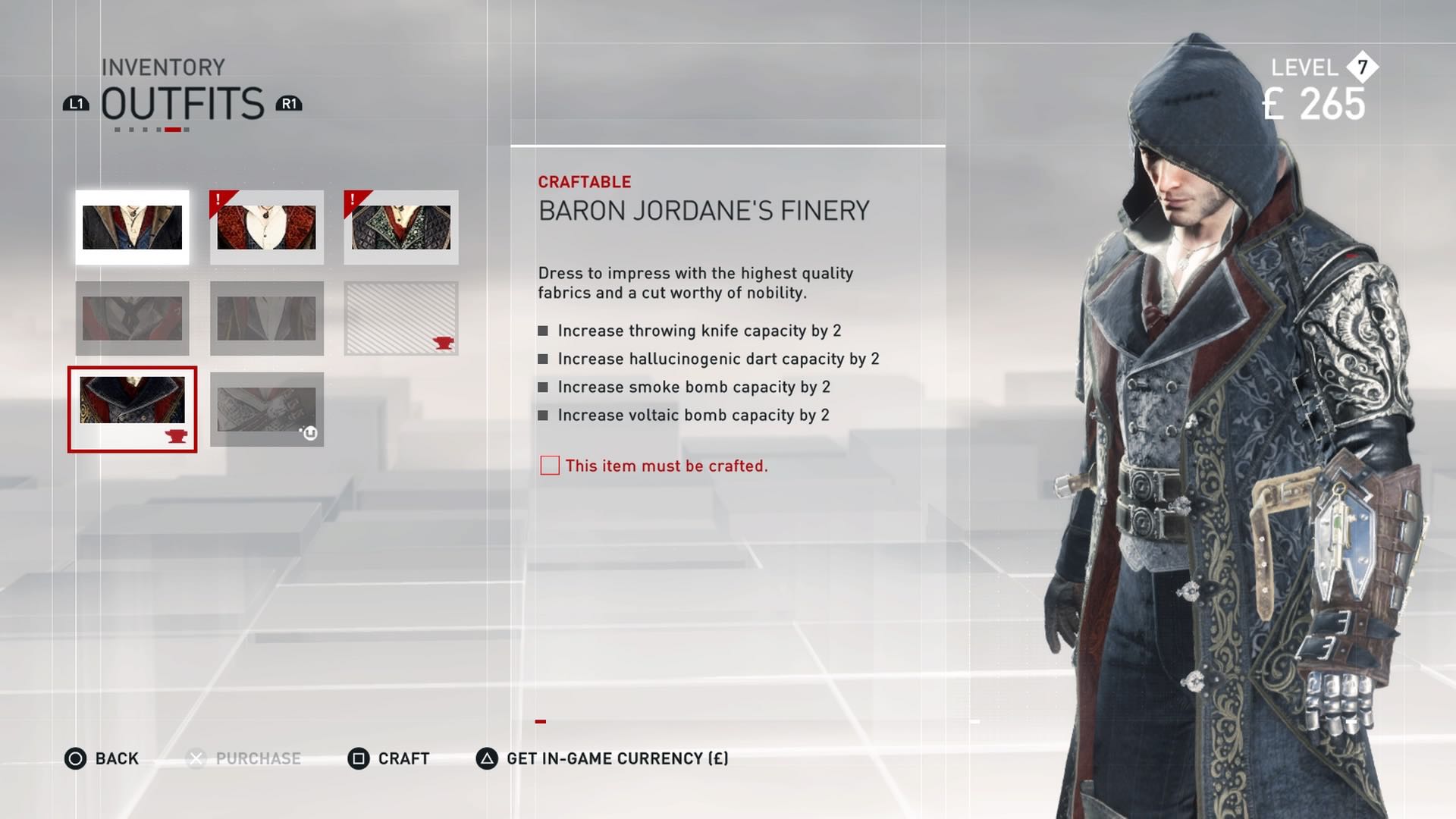1456x819 pixels.
Task: Choose the new red patterned coat outfit
Action: 266,227
